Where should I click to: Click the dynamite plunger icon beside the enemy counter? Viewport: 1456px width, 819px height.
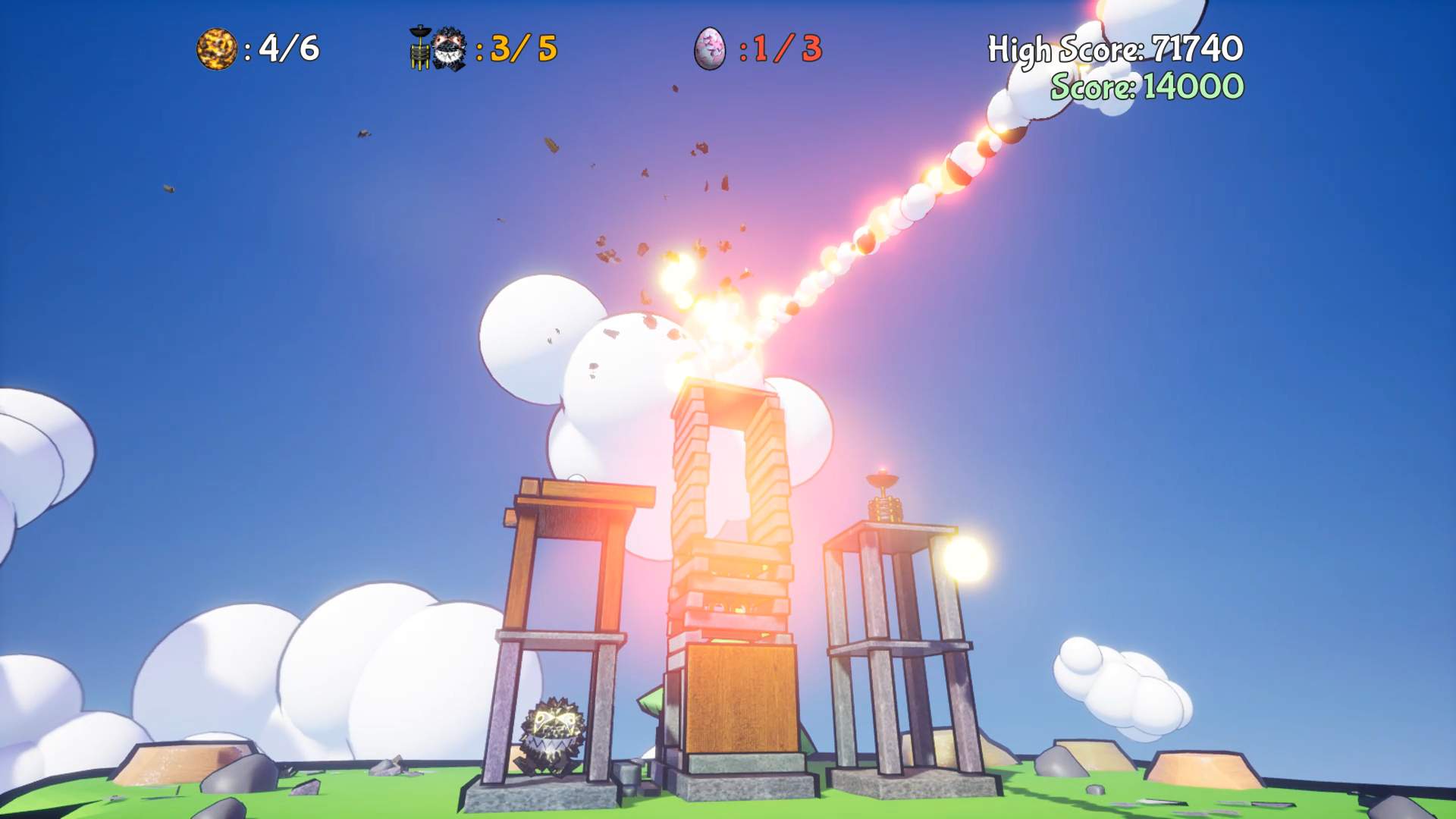point(418,47)
